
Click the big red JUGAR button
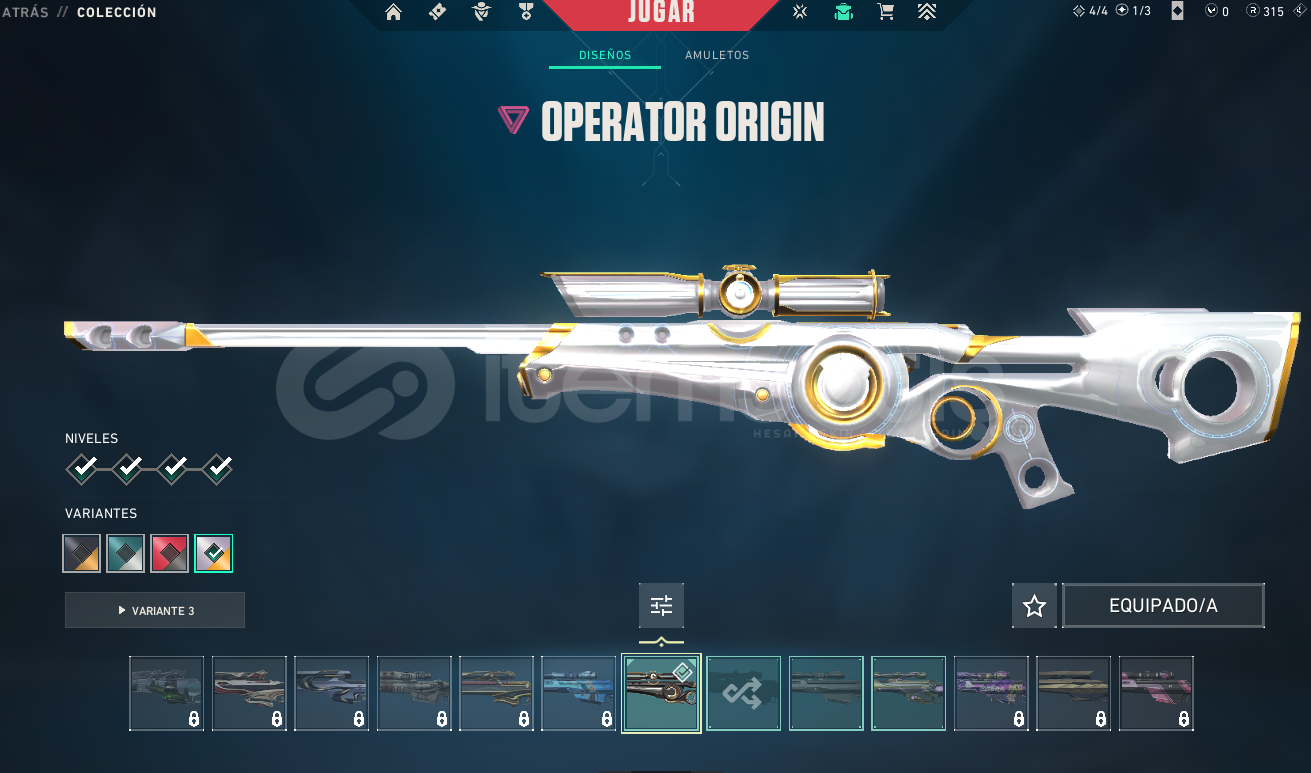point(661,14)
